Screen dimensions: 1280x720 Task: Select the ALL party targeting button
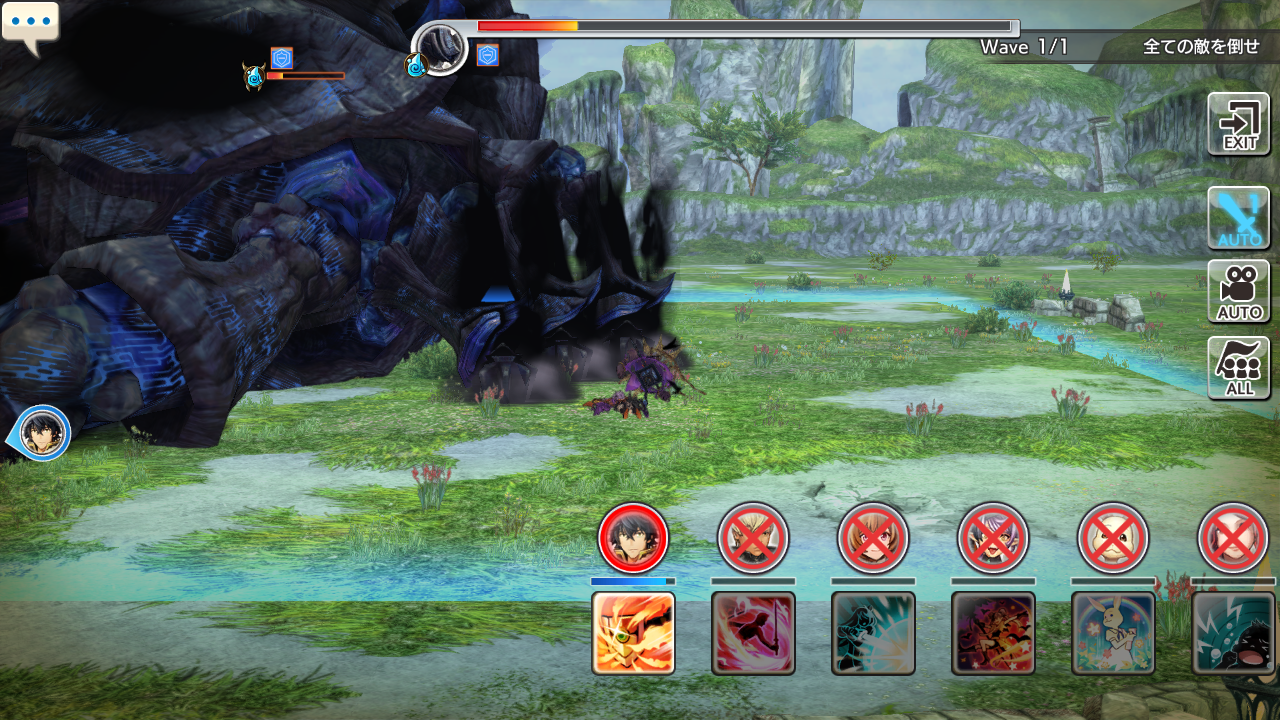[x=1239, y=367]
